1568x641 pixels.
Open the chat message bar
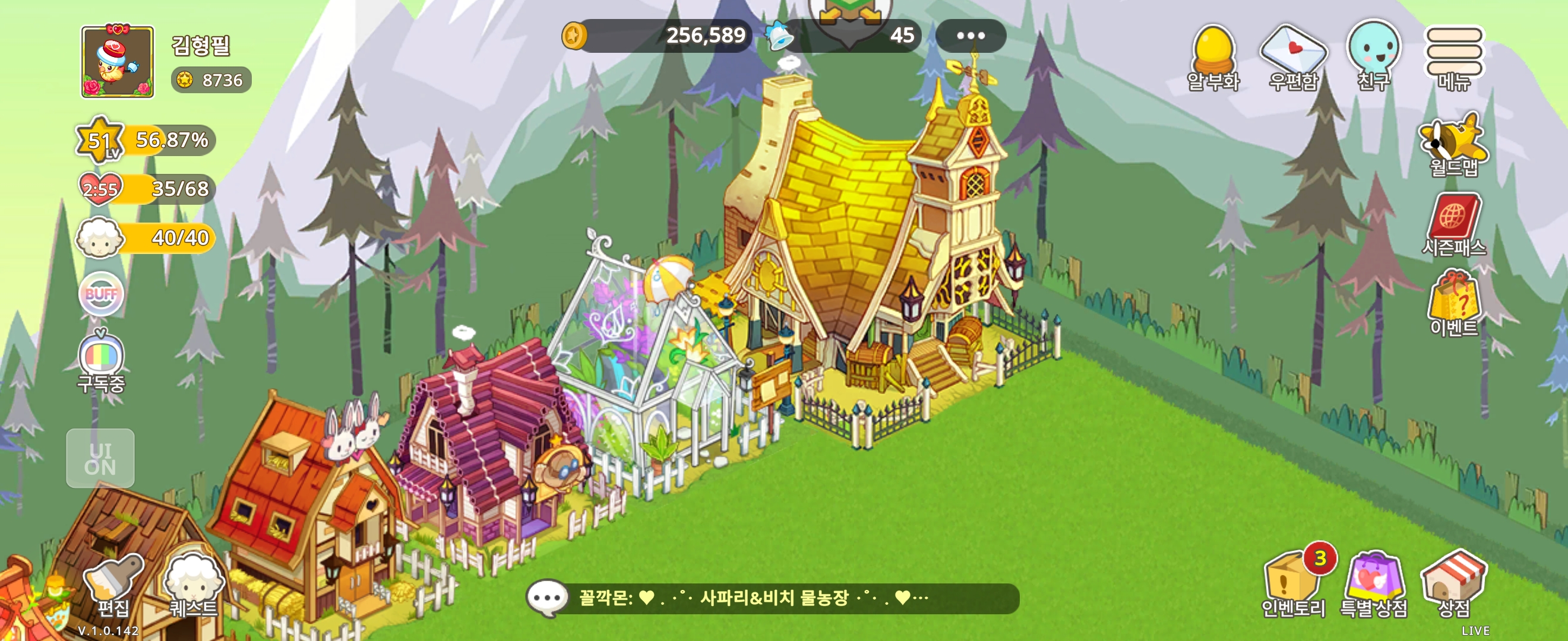pyautogui.click(x=773, y=598)
